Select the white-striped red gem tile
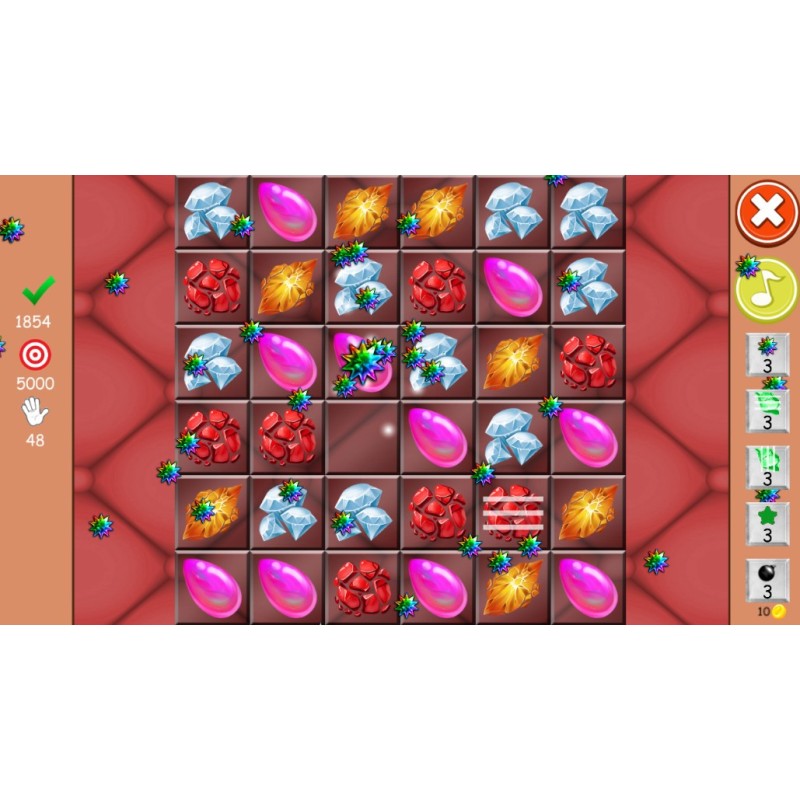Viewport: 800px width, 800px height. (513, 512)
